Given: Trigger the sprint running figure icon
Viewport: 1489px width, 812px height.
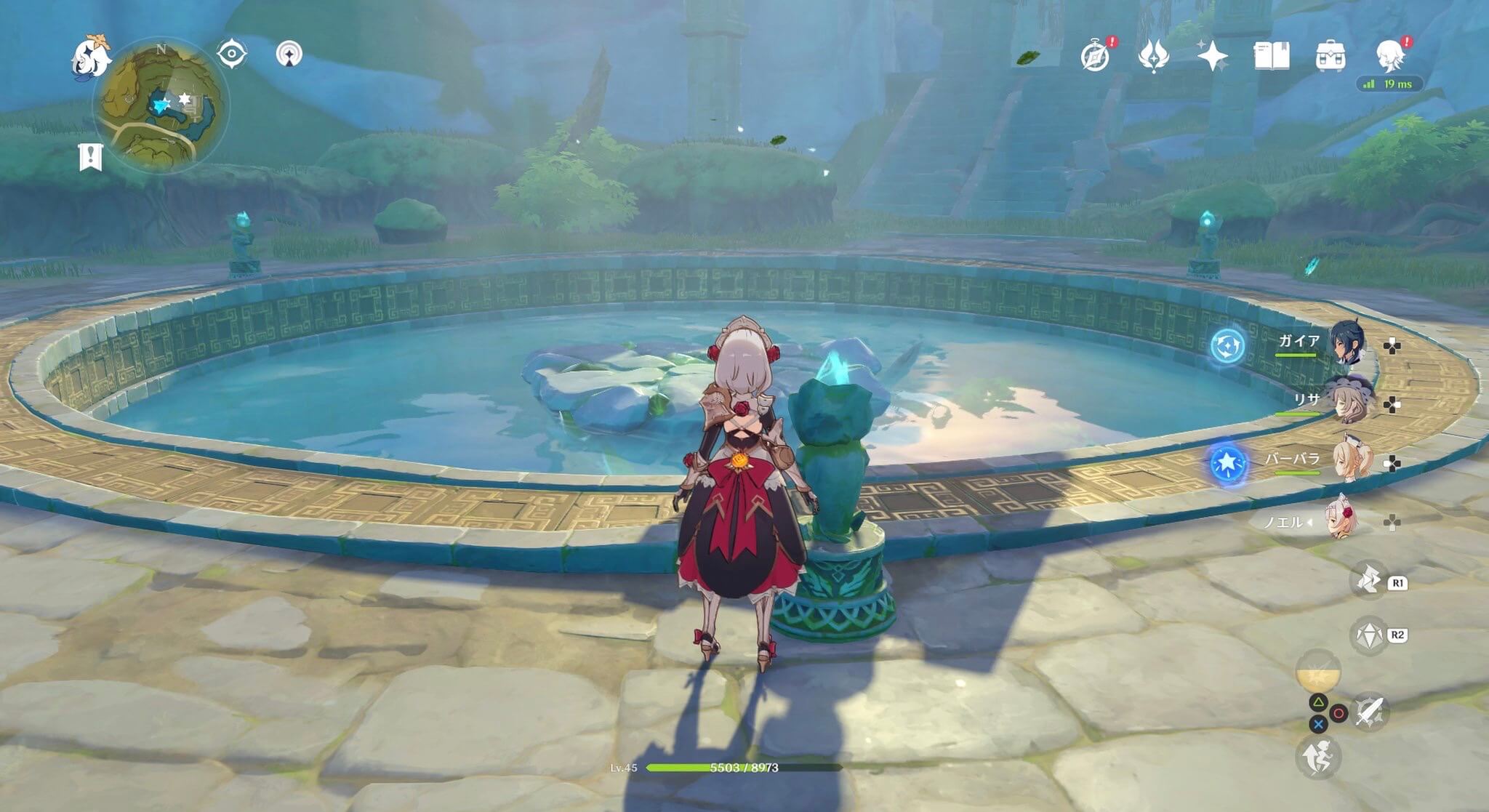Looking at the screenshot, I should [x=1317, y=757].
